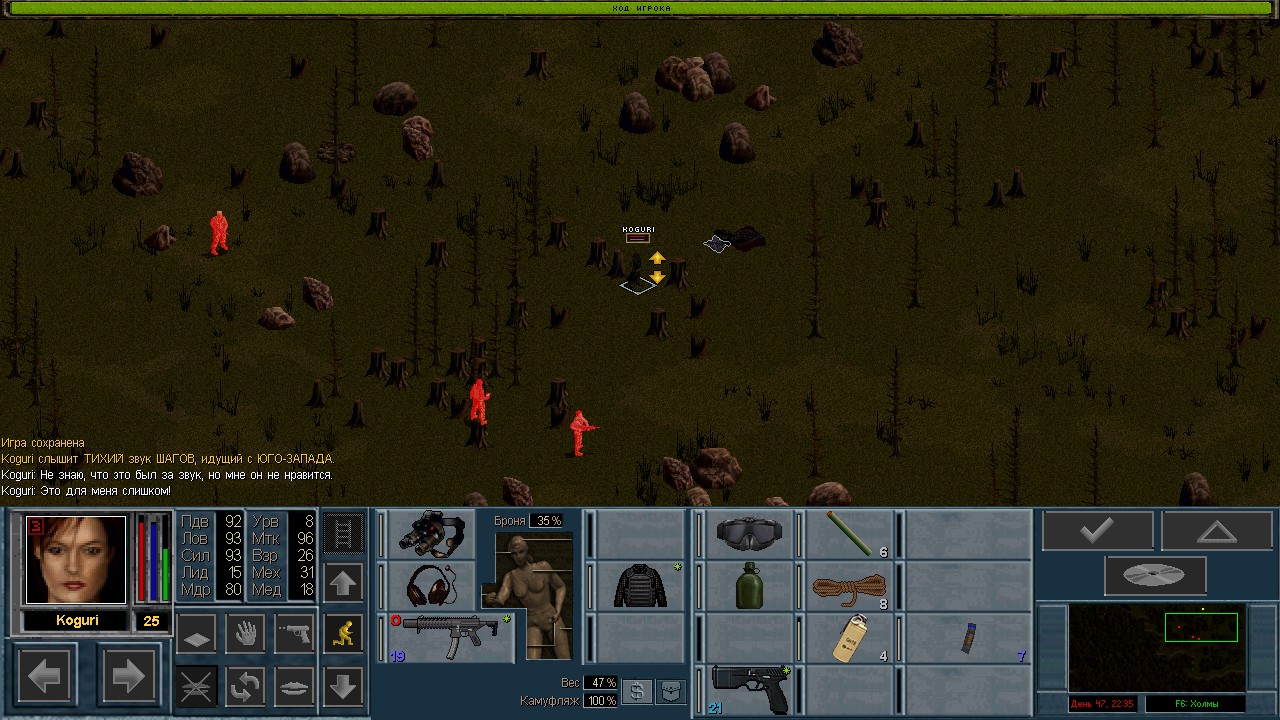Select the next mercenary with right arrow
1280x720 pixels.
pyautogui.click(x=128, y=677)
